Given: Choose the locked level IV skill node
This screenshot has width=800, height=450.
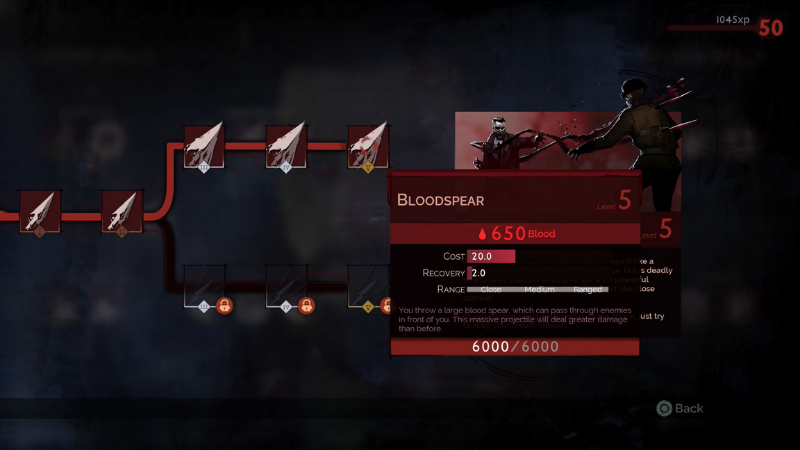Looking at the screenshot, I should (286, 285).
